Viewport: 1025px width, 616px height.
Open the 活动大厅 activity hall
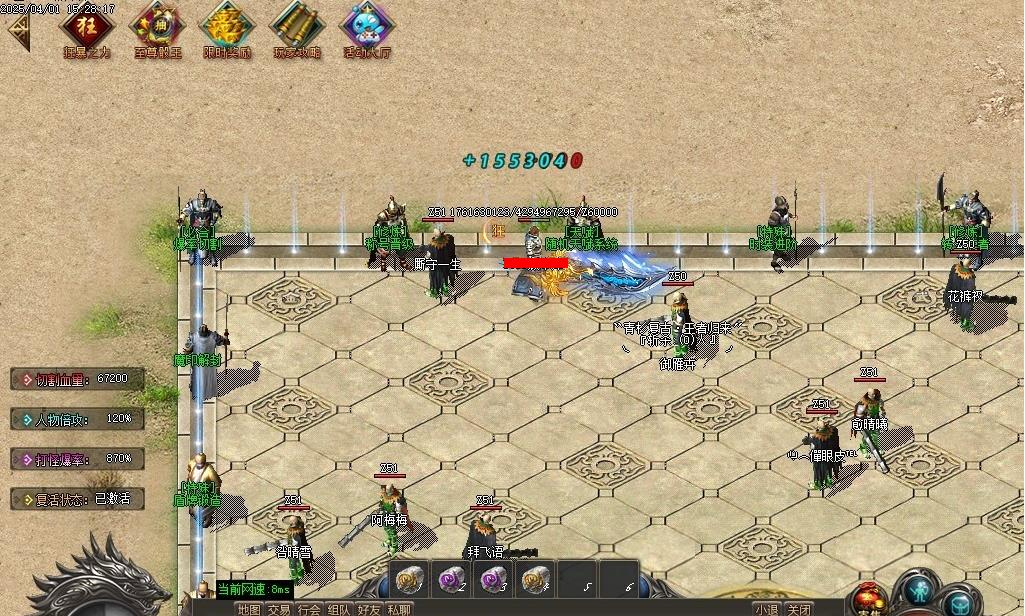(x=367, y=26)
